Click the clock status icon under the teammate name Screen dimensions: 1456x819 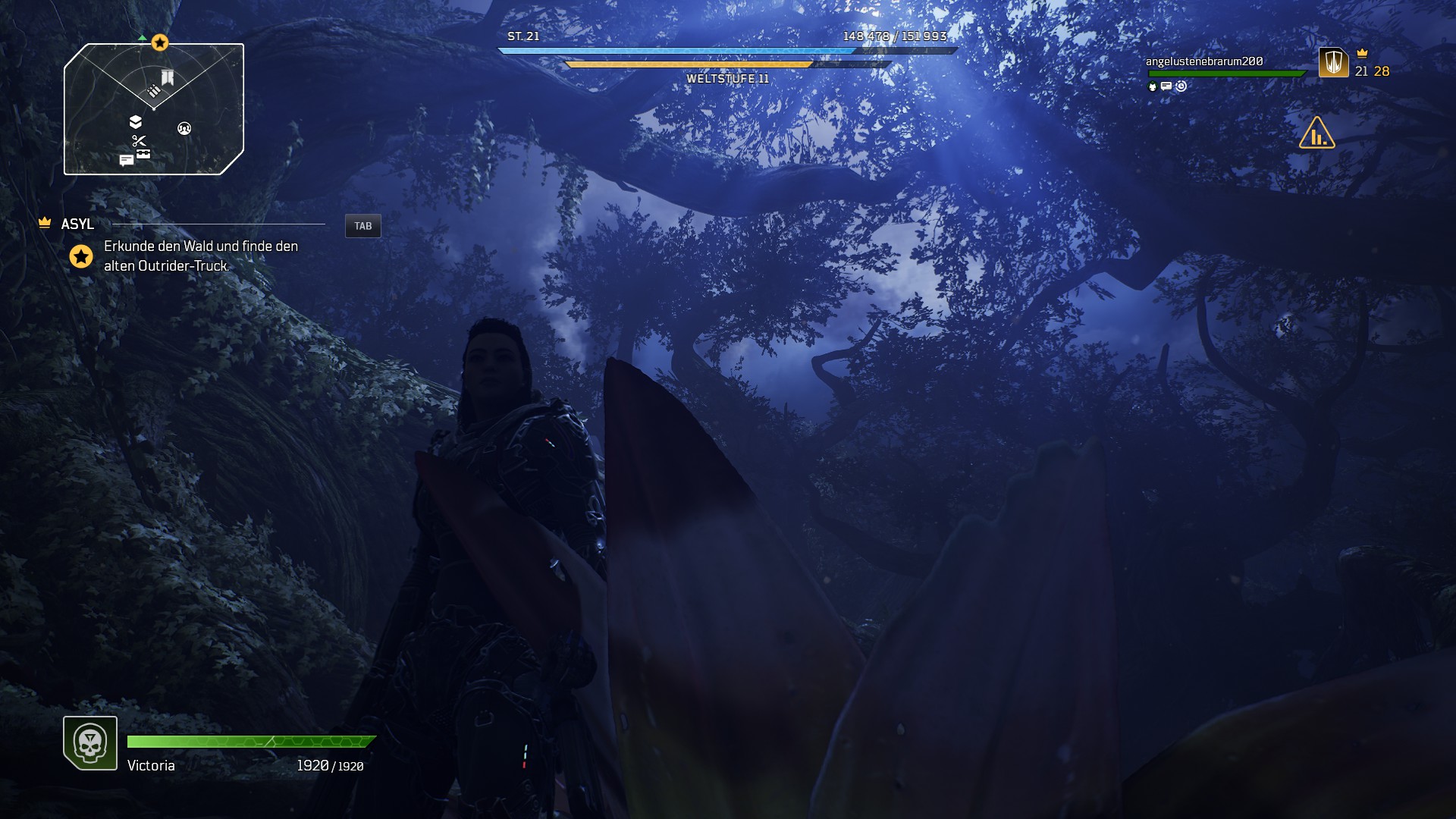1181,86
